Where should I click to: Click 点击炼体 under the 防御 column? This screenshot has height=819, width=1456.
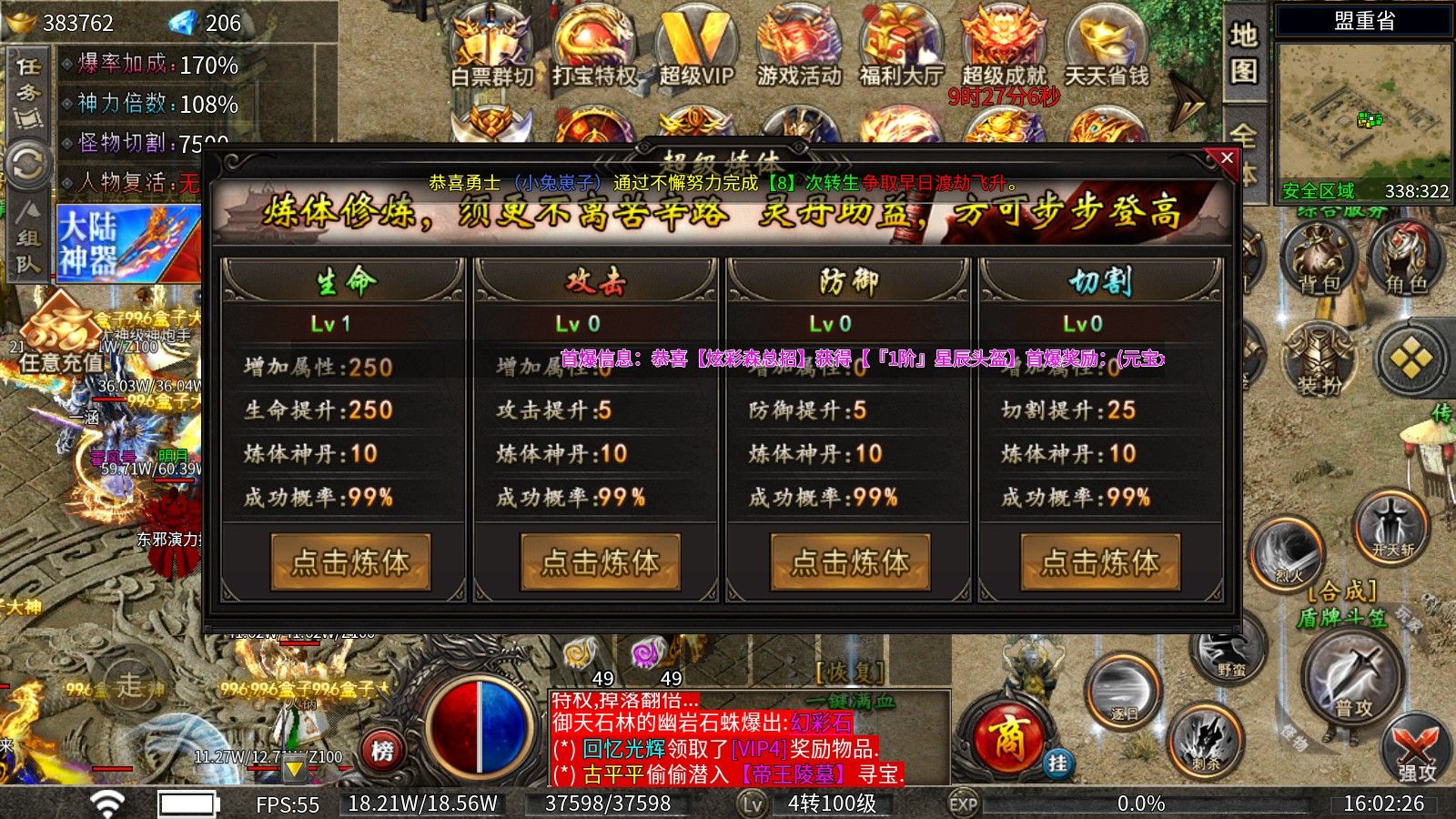pos(850,562)
